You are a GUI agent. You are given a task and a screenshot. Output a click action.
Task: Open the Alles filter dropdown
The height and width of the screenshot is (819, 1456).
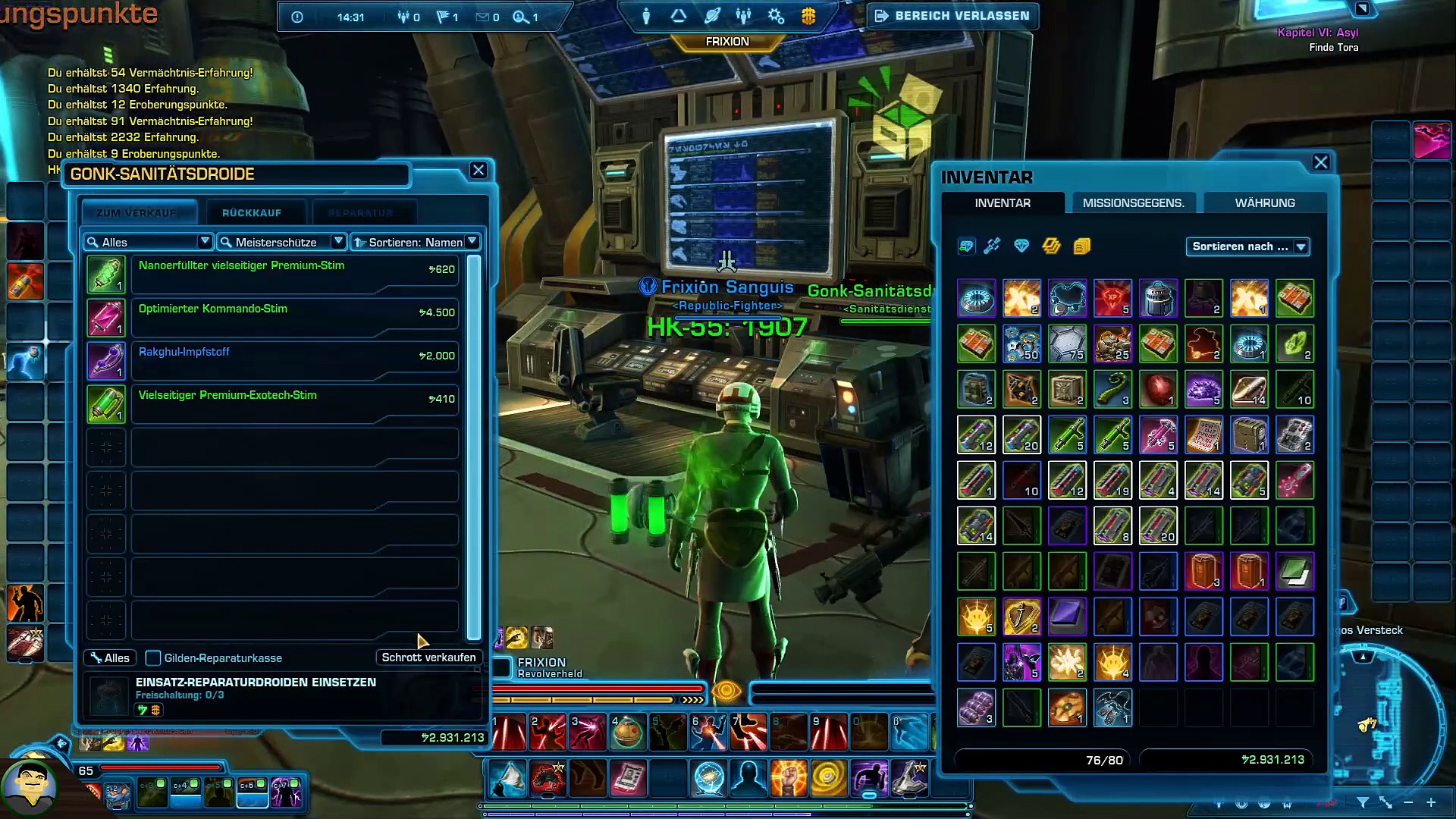pyautogui.click(x=148, y=242)
